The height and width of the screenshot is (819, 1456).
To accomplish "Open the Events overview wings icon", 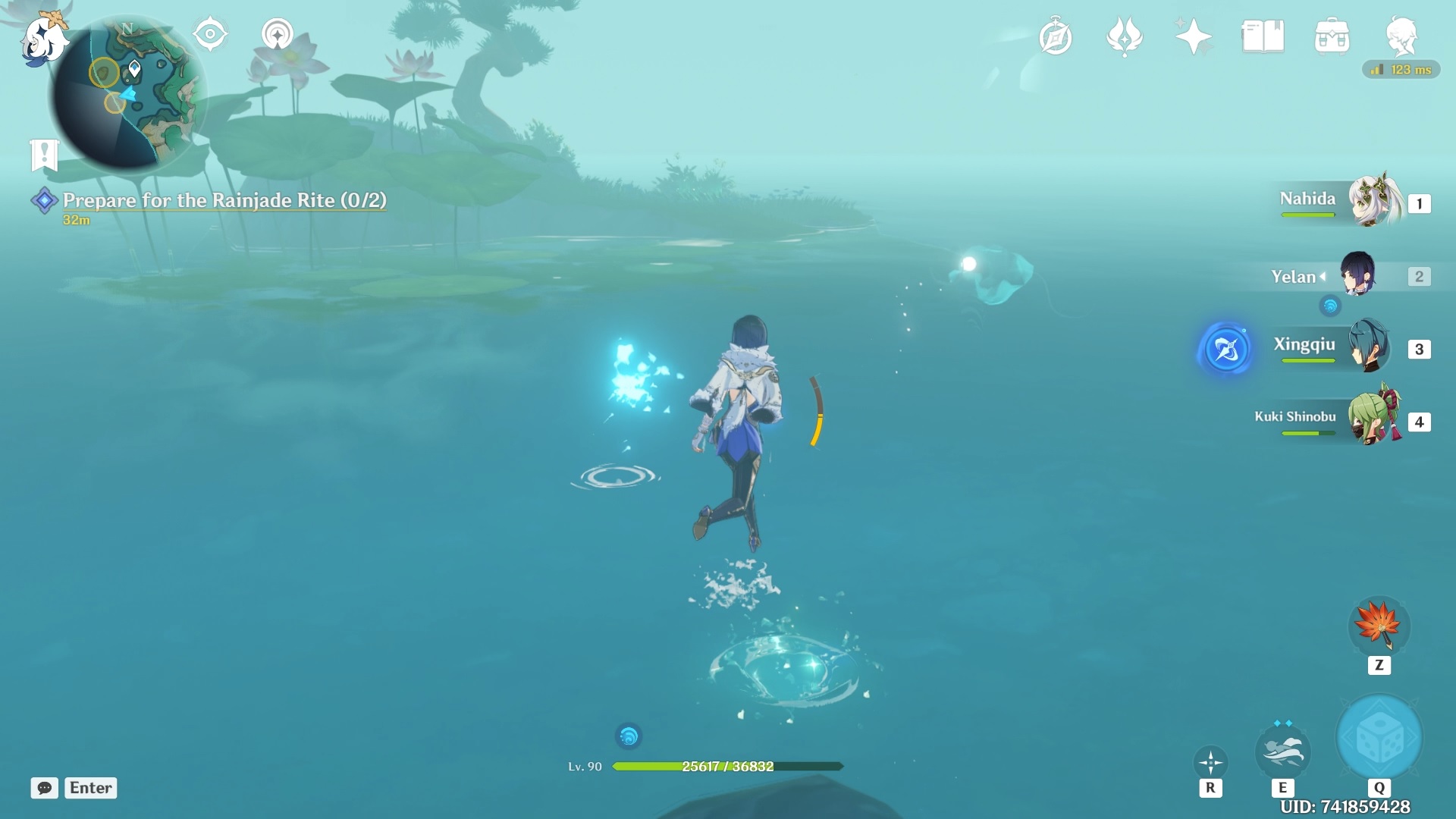I will pyautogui.click(x=1125, y=36).
